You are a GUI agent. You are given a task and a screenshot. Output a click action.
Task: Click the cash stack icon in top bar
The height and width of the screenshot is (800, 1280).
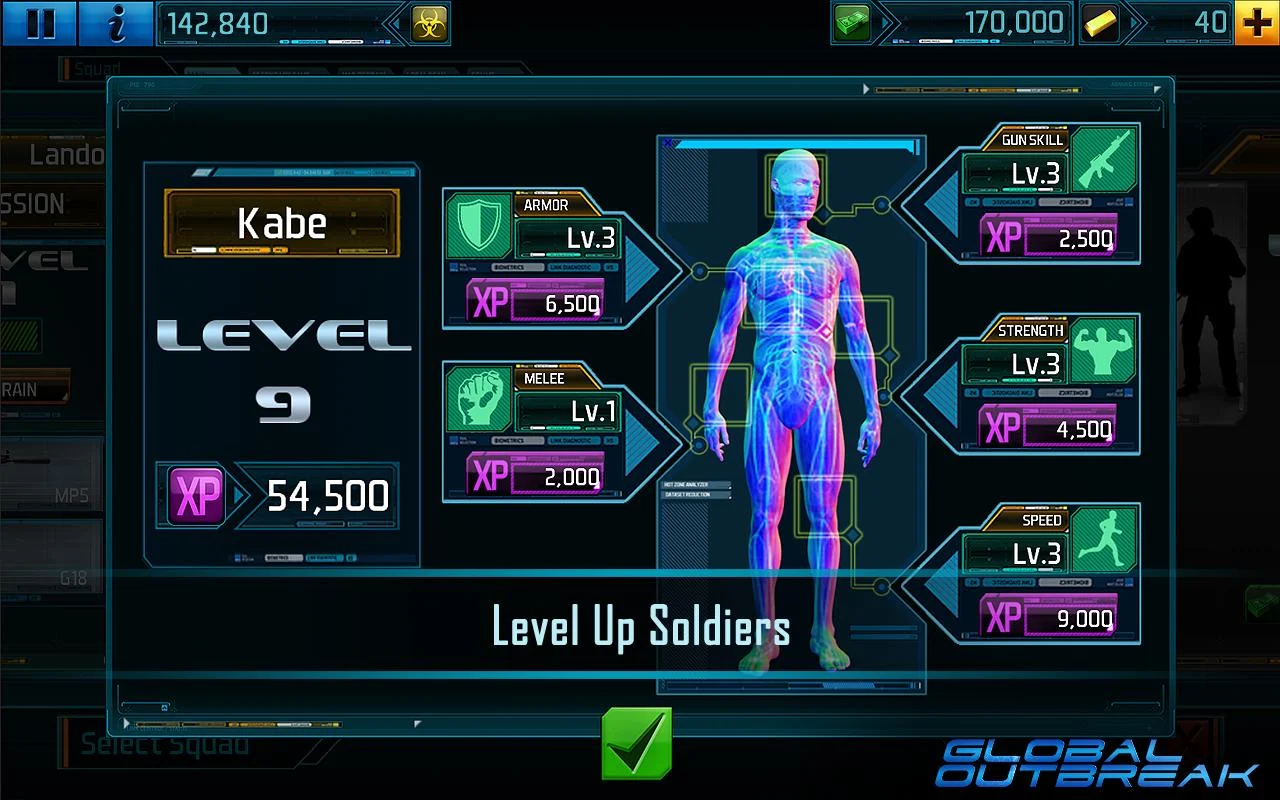point(852,22)
